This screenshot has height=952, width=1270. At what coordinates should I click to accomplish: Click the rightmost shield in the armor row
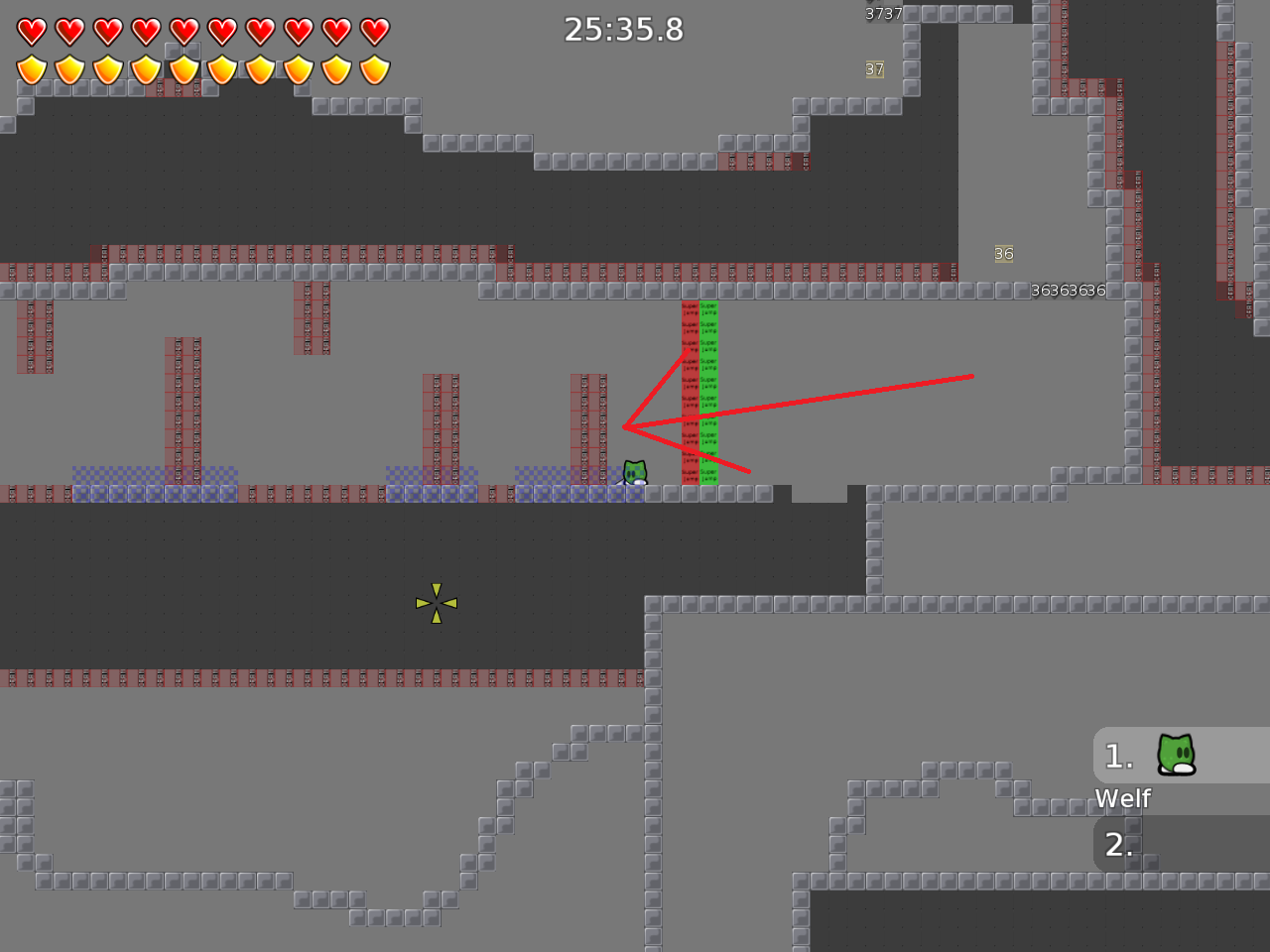pos(373,69)
